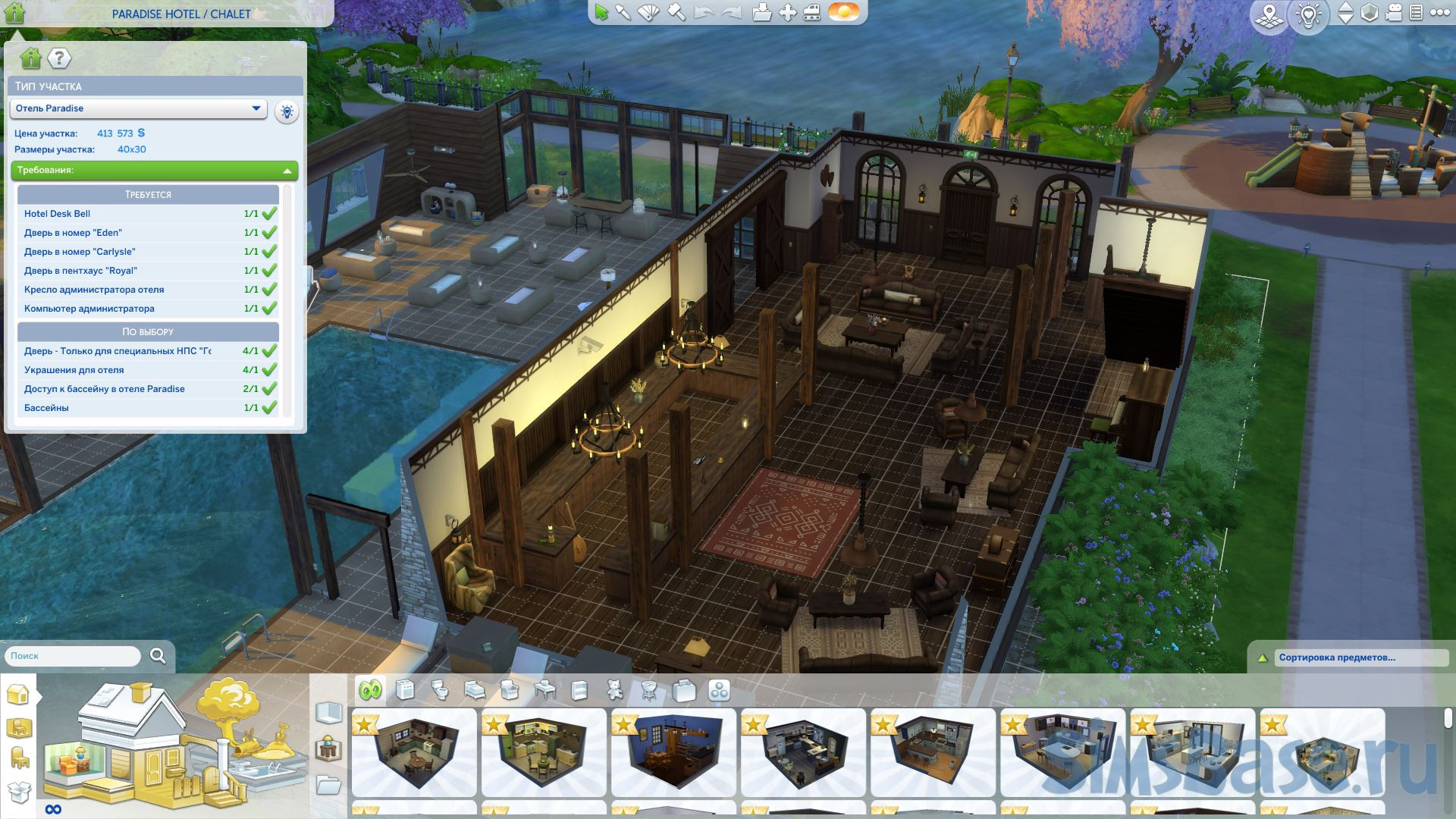Viewport: 1456px width, 819px height.
Task: Open the three-dots game options menu
Action: pyautogui.click(x=1438, y=13)
